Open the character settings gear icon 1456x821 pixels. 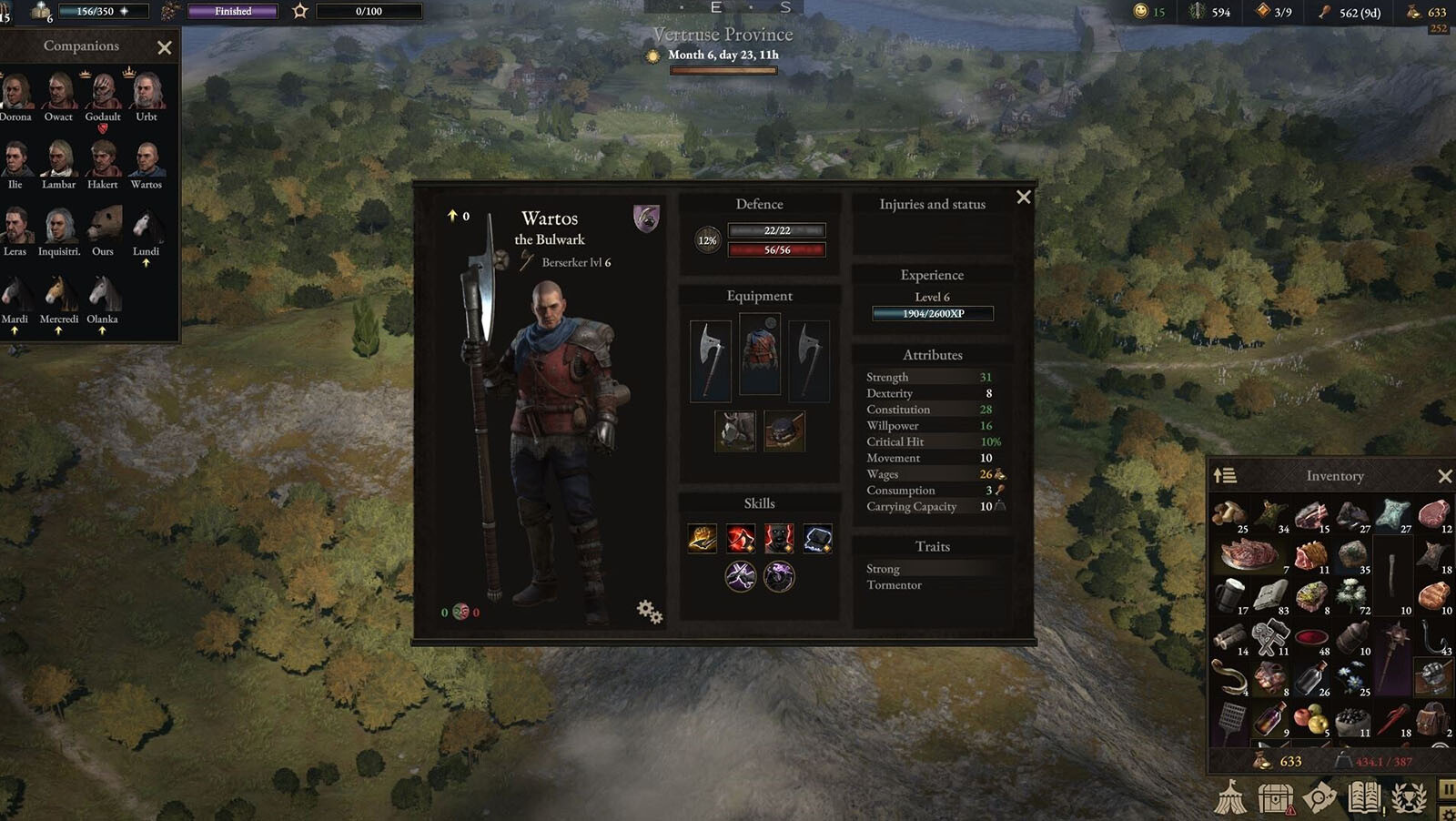click(649, 611)
